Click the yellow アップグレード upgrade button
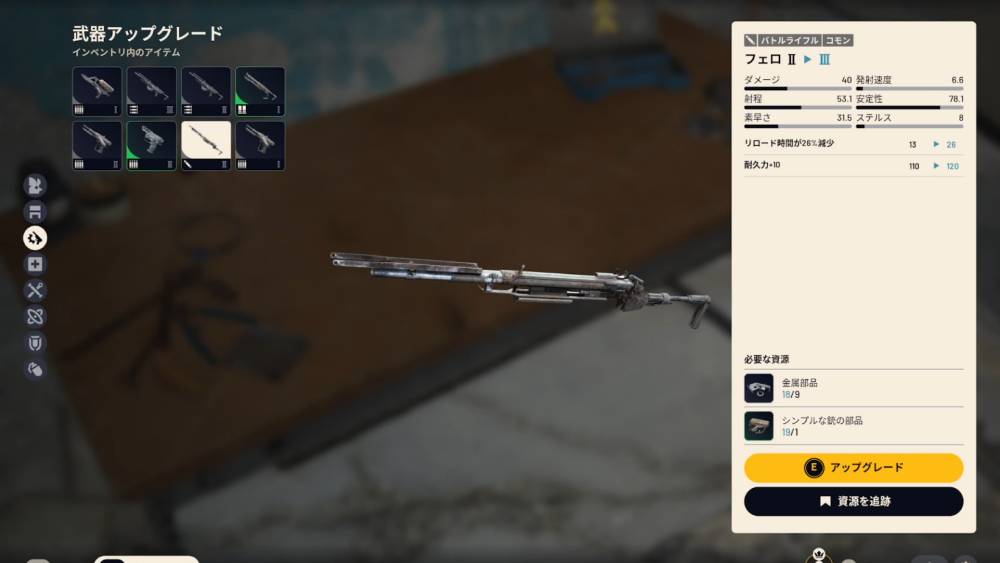1000x563 pixels. (x=853, y=467)
